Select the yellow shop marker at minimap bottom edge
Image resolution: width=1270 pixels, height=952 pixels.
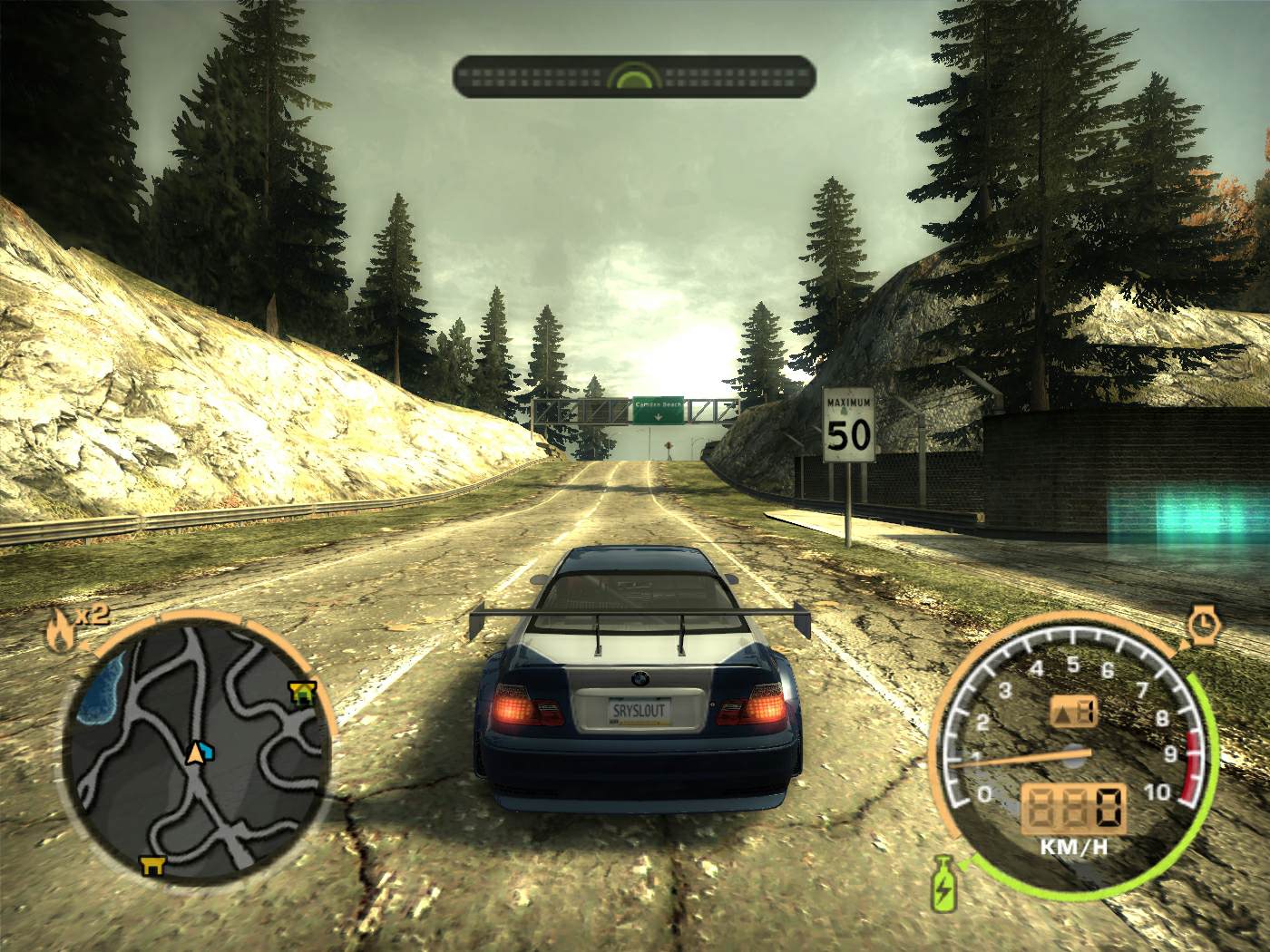(x=151, y=865)
